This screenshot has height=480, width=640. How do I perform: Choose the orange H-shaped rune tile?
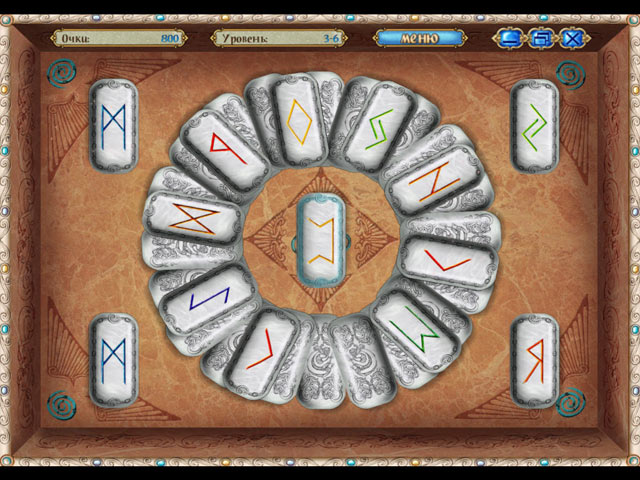[428, 180]
